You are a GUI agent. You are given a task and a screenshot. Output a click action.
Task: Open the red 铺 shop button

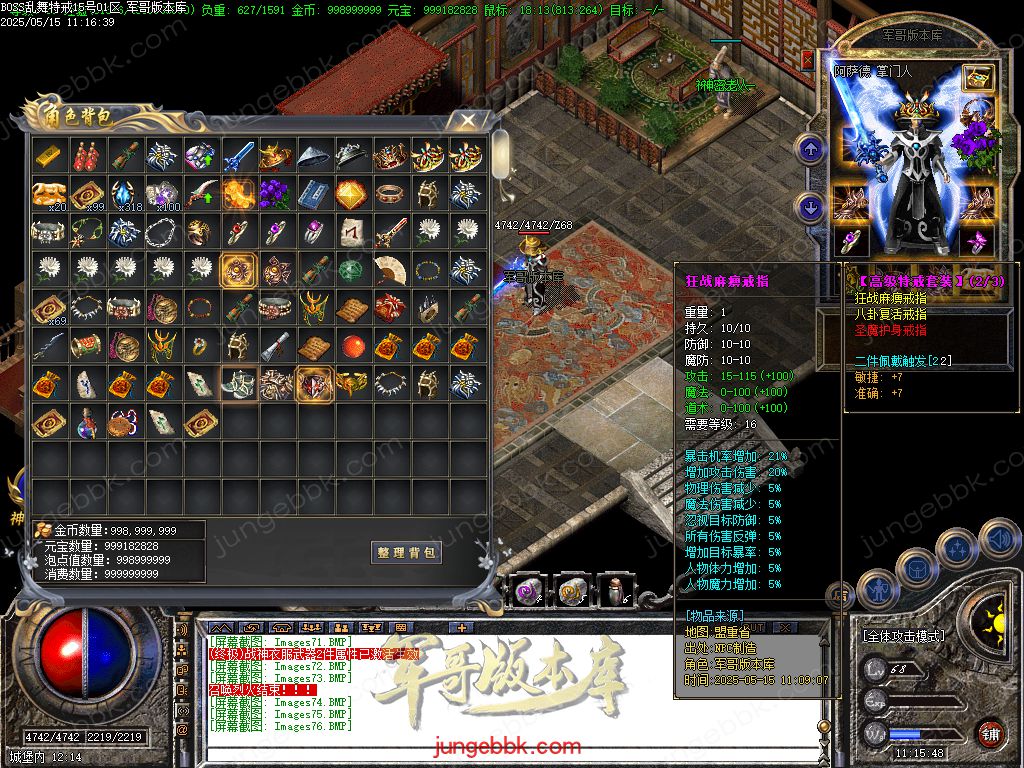(990, 733)
